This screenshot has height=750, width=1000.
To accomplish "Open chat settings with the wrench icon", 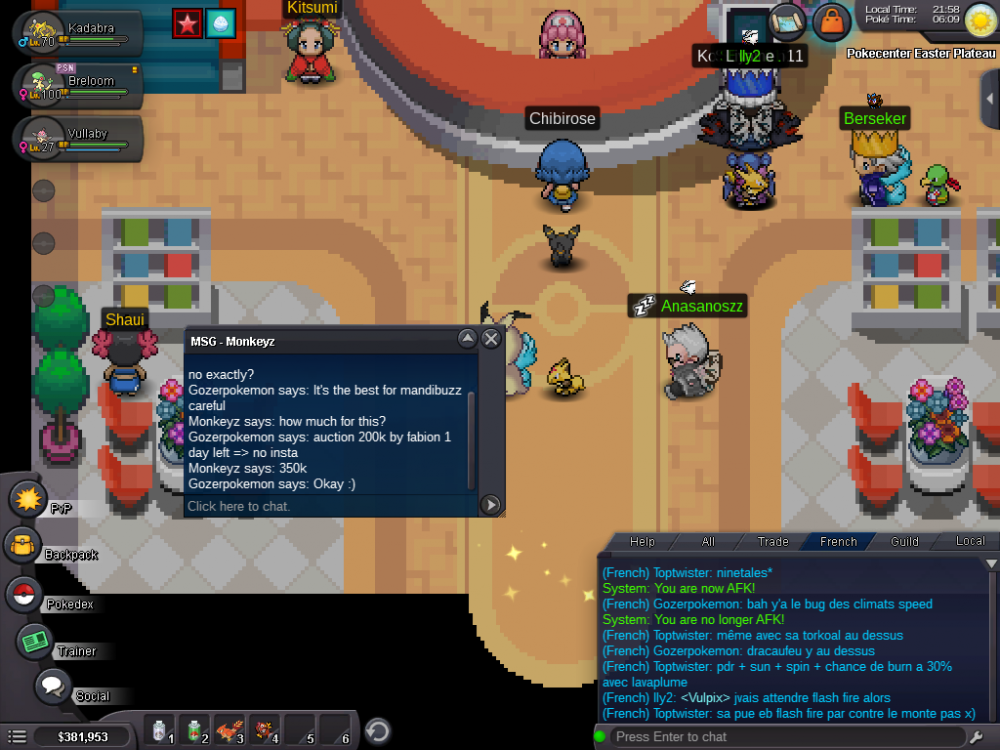I will 977,737.
